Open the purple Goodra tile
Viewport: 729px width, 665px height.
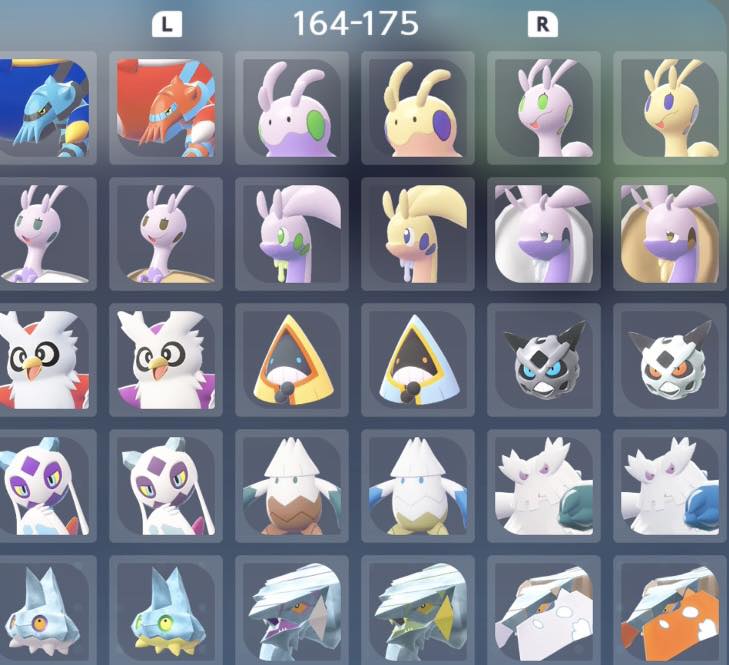tap(292, 234)
